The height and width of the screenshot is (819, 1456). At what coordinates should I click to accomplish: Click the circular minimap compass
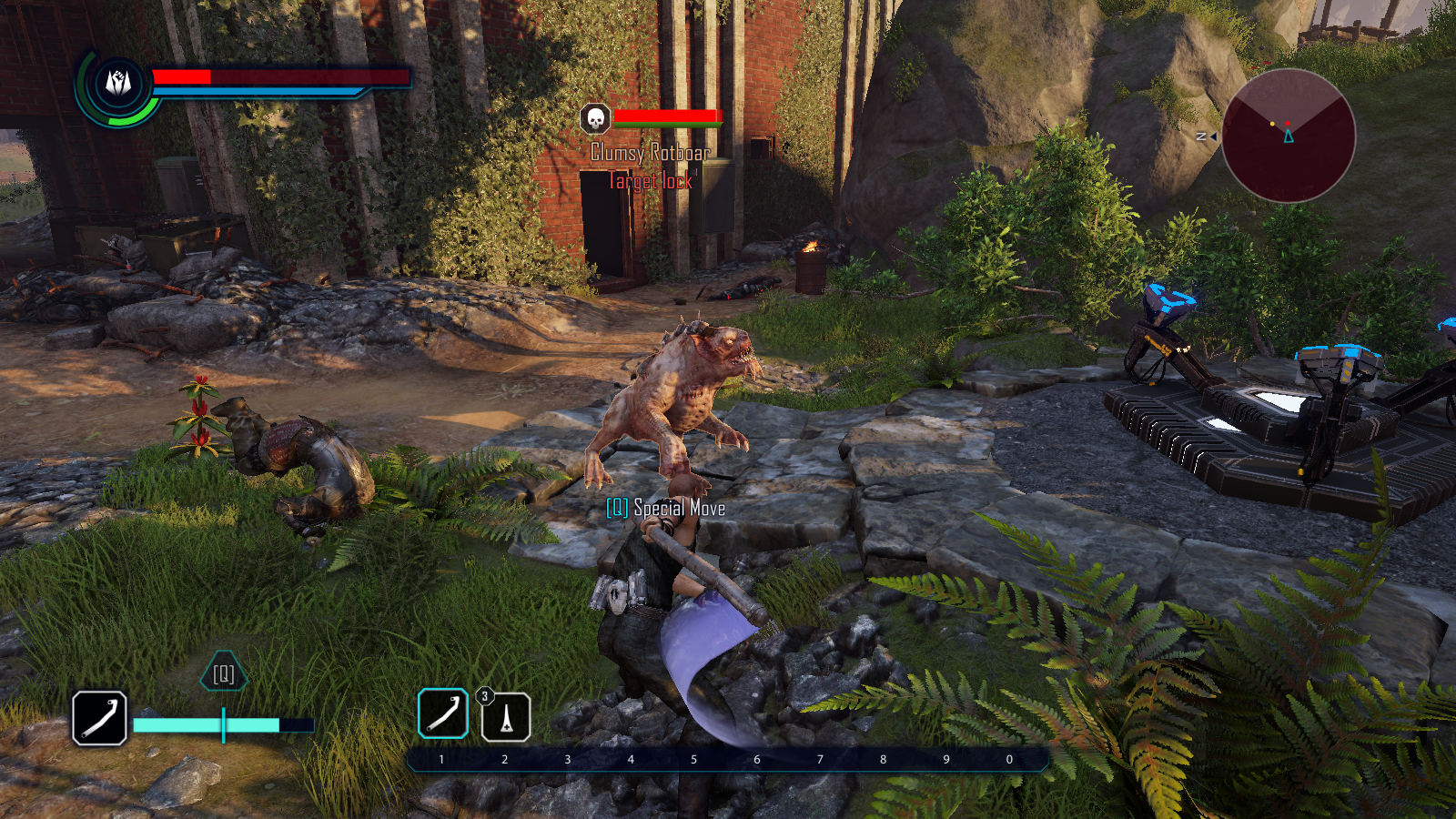click(1289, 136)
